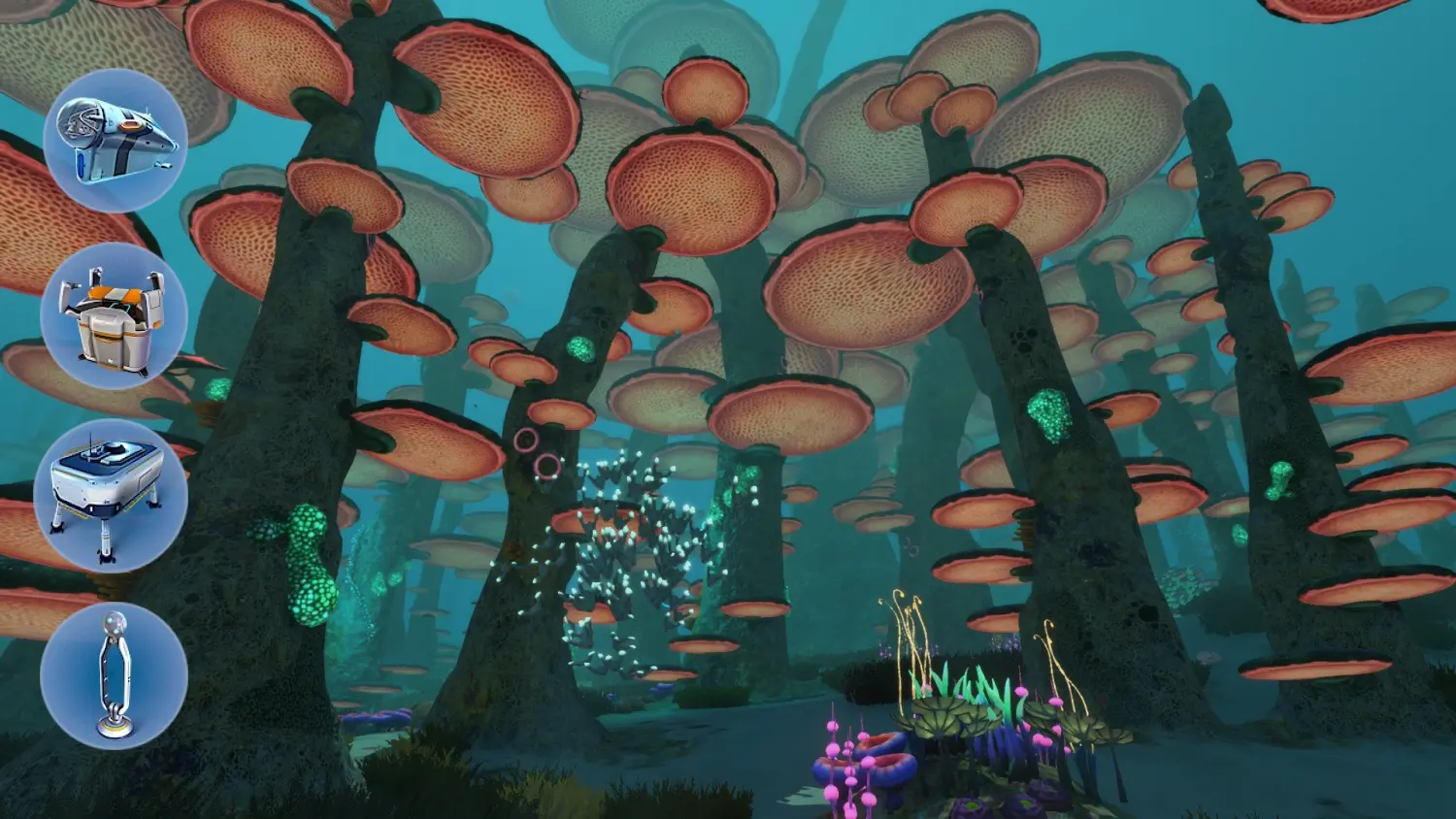Click the pink ring plants floating midwater
1456x819 pixels.
point(534,446)
